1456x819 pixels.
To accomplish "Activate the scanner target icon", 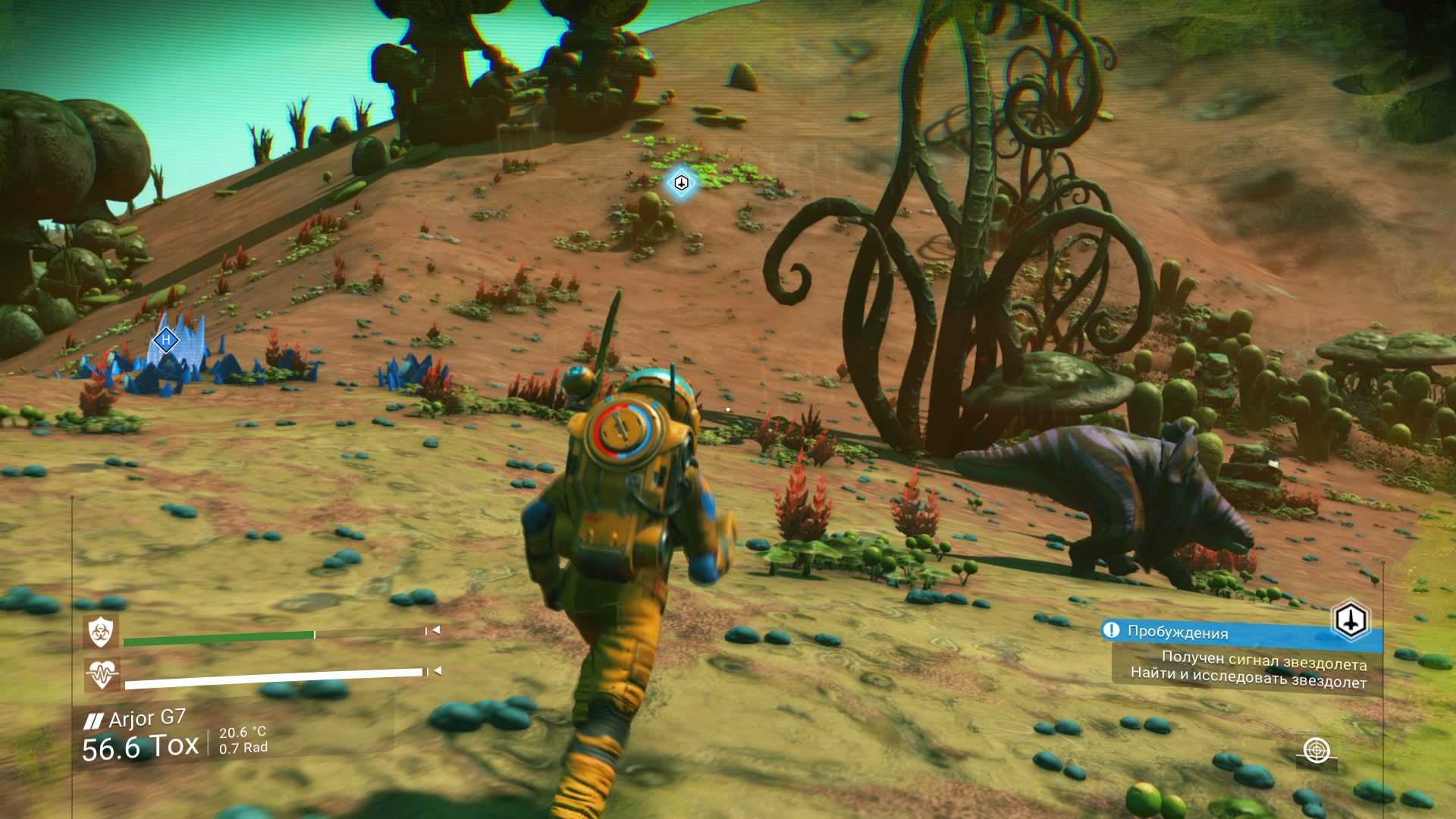I will click(1317, 750).
